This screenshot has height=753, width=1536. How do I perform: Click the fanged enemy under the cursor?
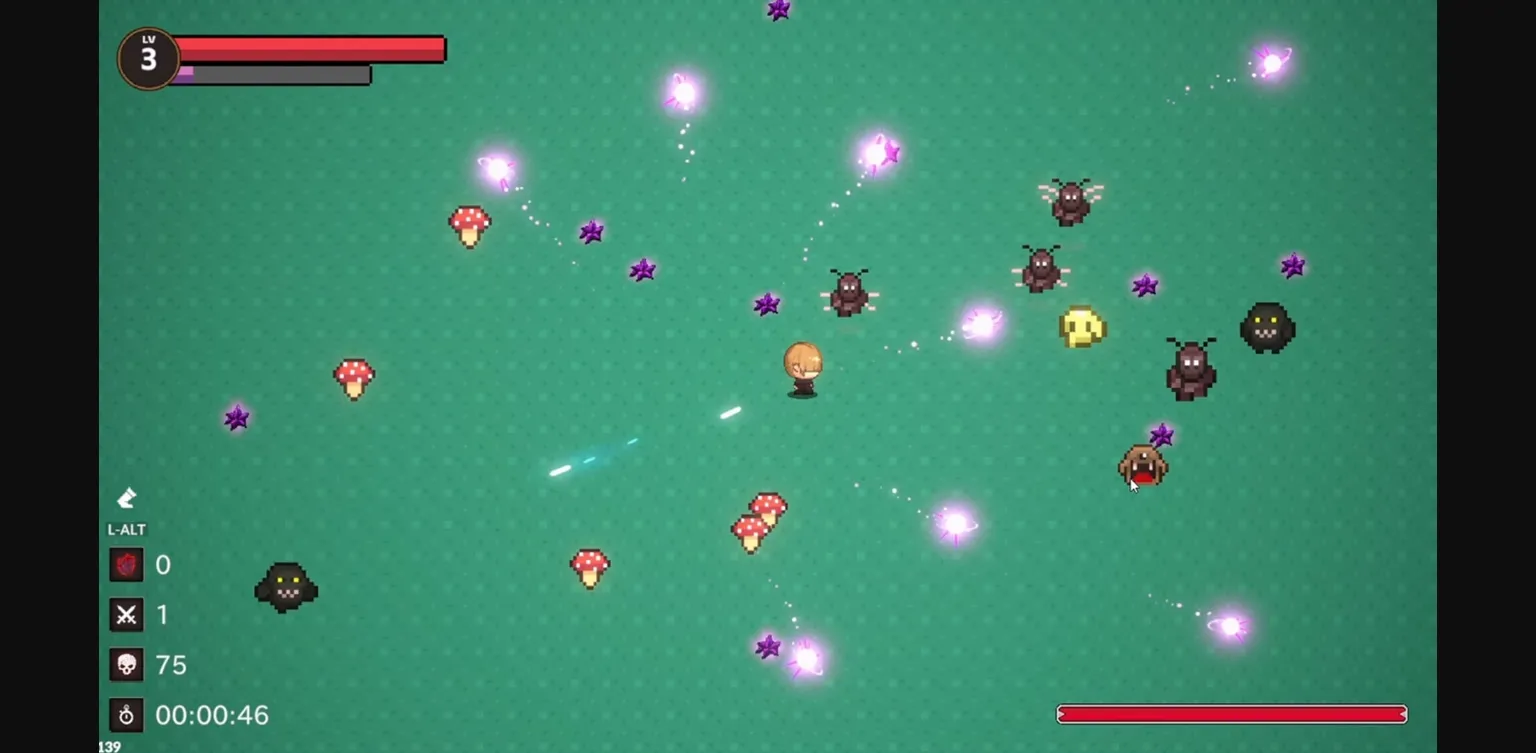pyautogui.click(x=1143, y=467)
